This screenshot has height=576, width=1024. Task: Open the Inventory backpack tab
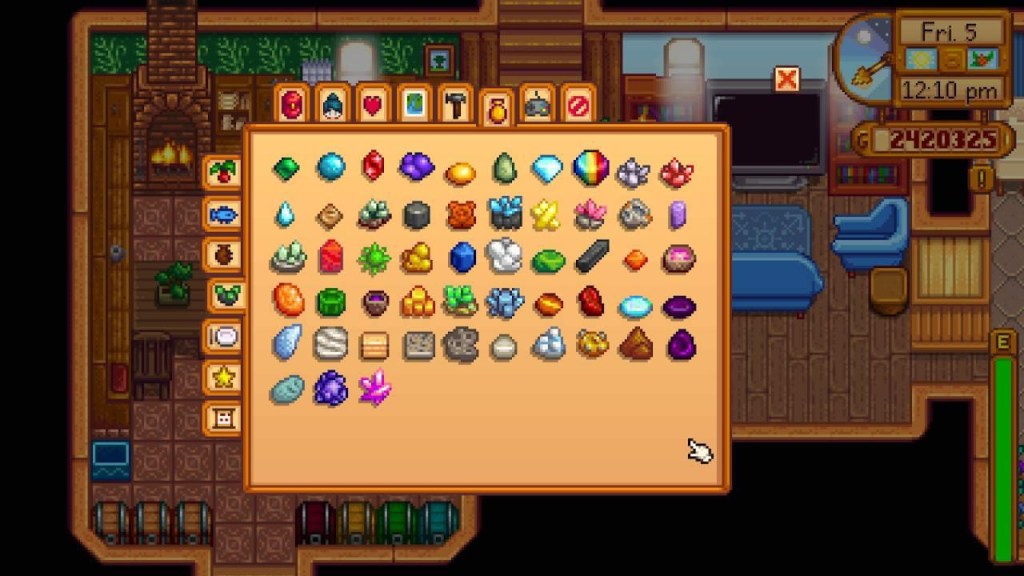(x=292, y=104)
